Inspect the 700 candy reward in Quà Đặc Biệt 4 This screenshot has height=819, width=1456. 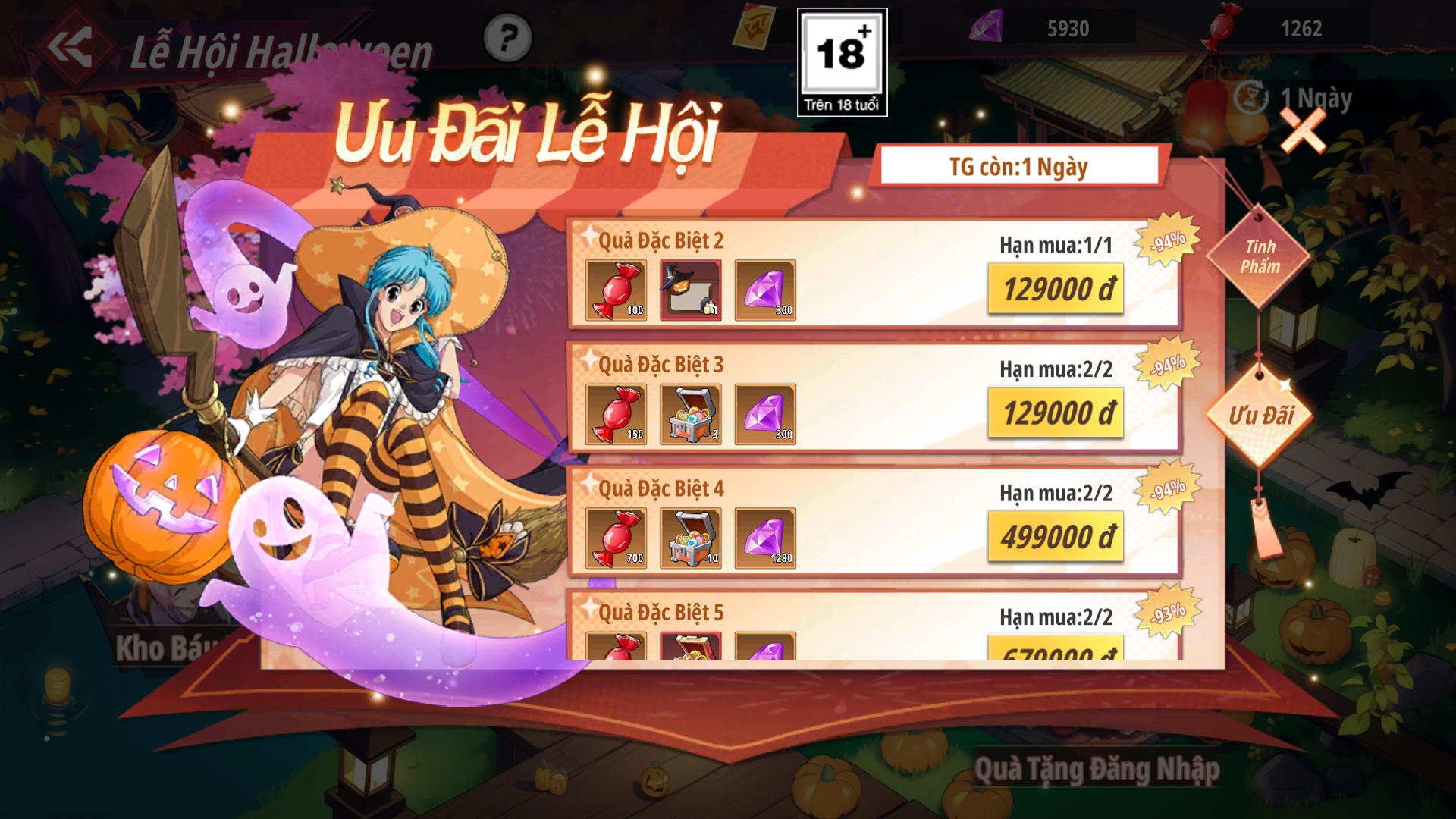coord(616,538)
